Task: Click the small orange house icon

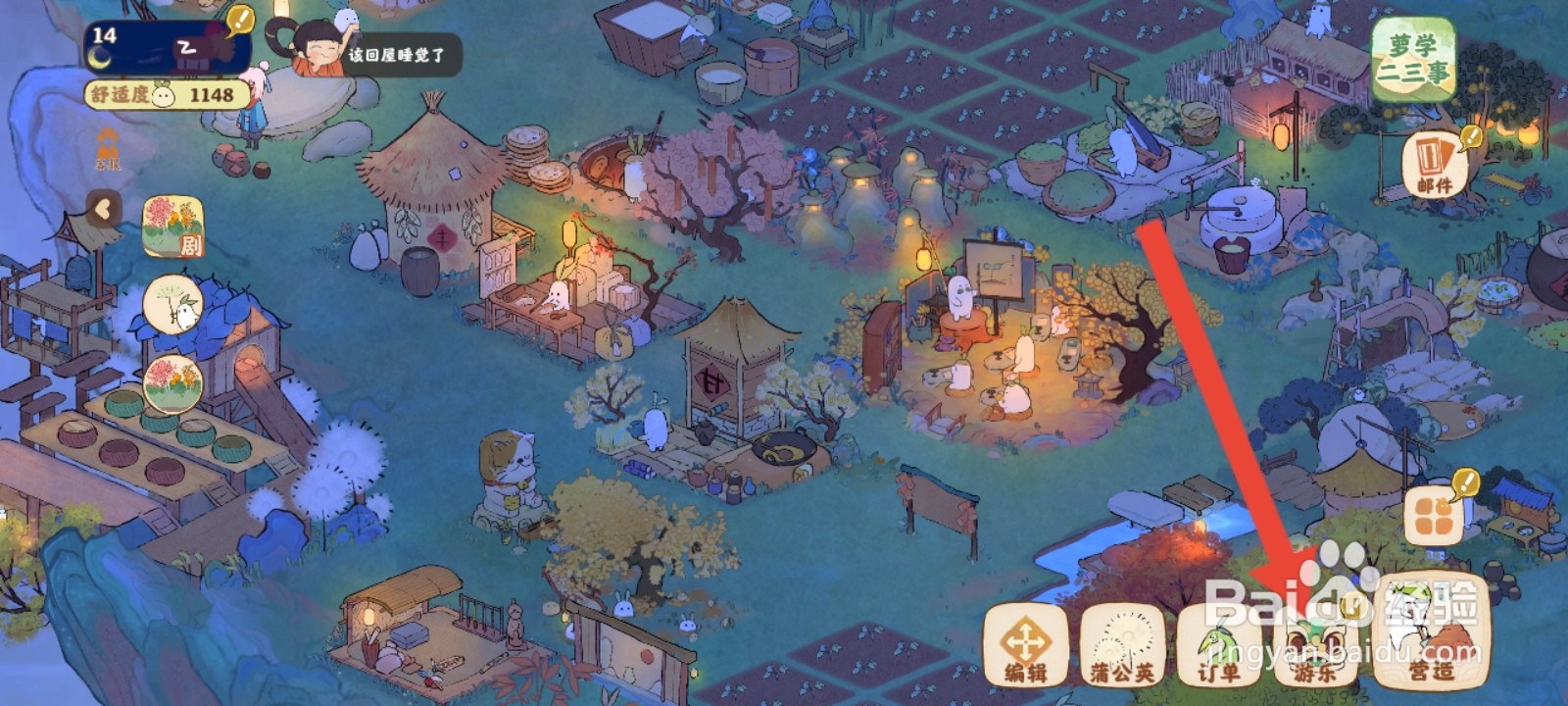Action: tap(108, 149)
